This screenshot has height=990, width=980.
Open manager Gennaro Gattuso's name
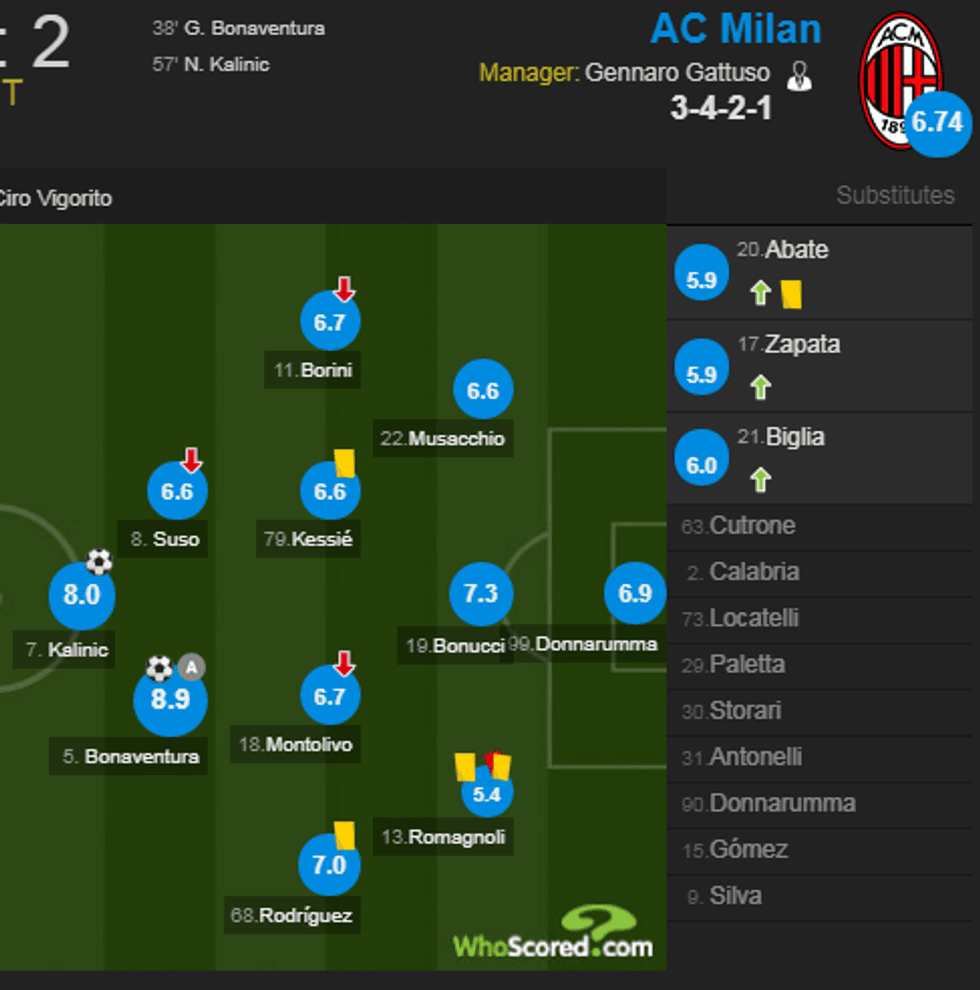pos(677,73)
